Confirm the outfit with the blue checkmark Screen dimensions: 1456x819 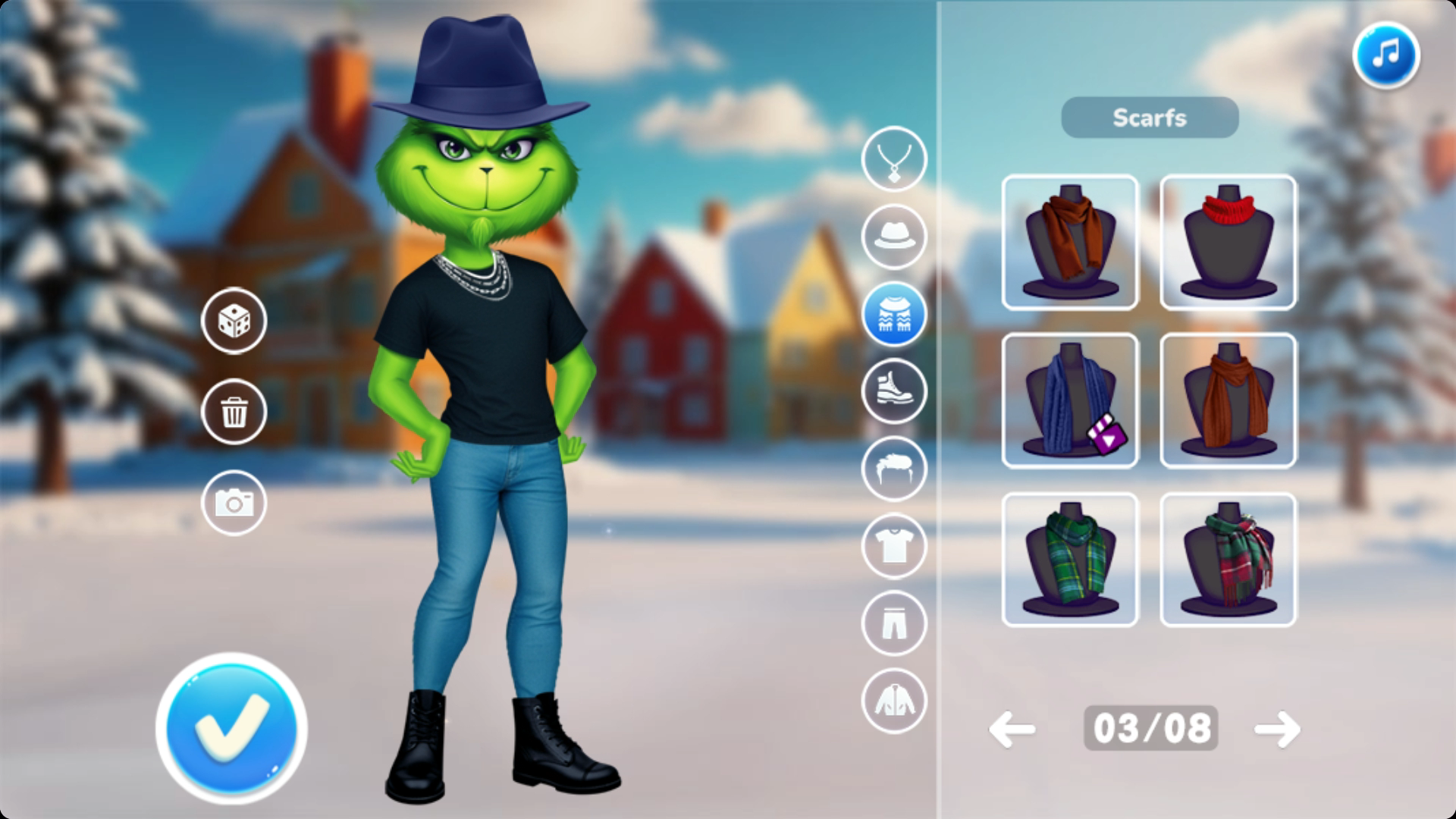pos(231,728)
